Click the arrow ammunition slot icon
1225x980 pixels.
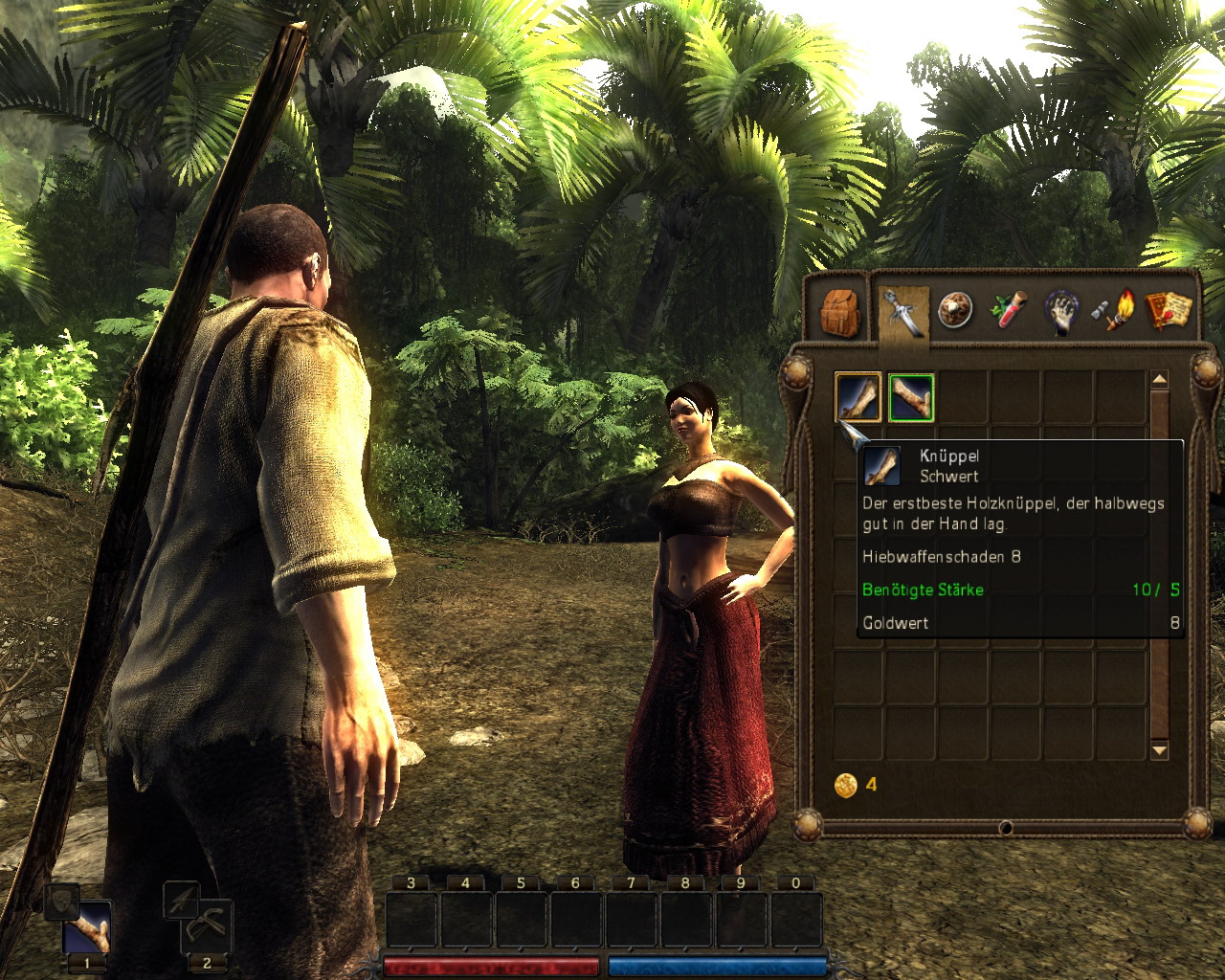coord(180,898)
